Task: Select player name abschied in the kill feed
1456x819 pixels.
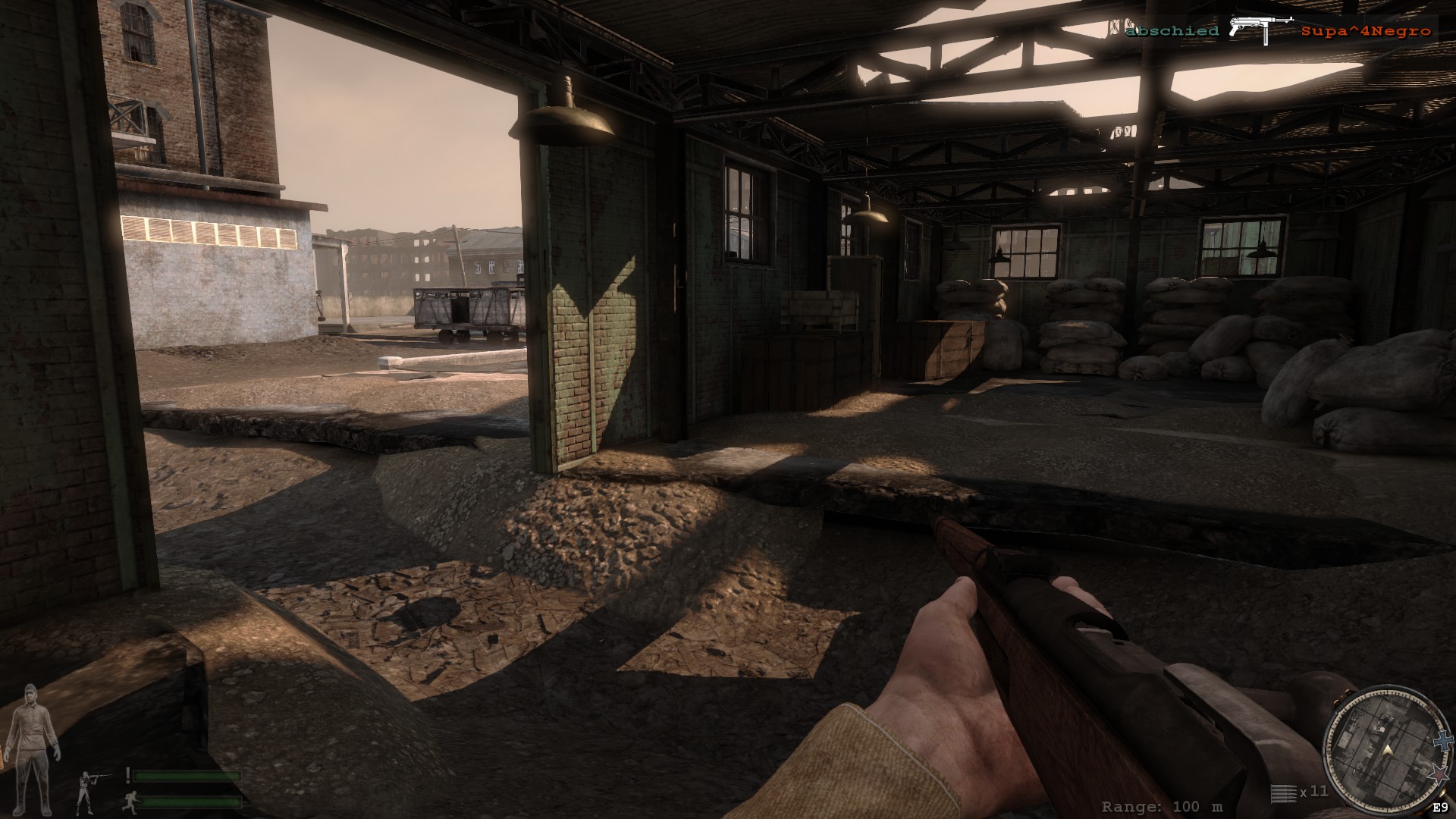Action: pyautogui.click(x=1172, y=31)
